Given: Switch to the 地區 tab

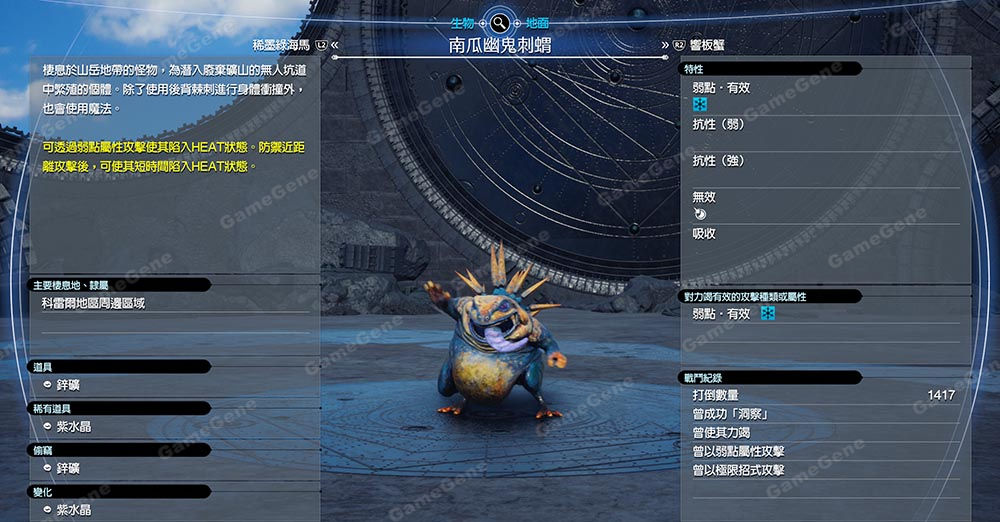Looking at the screenshot, I should click(538, 21).
